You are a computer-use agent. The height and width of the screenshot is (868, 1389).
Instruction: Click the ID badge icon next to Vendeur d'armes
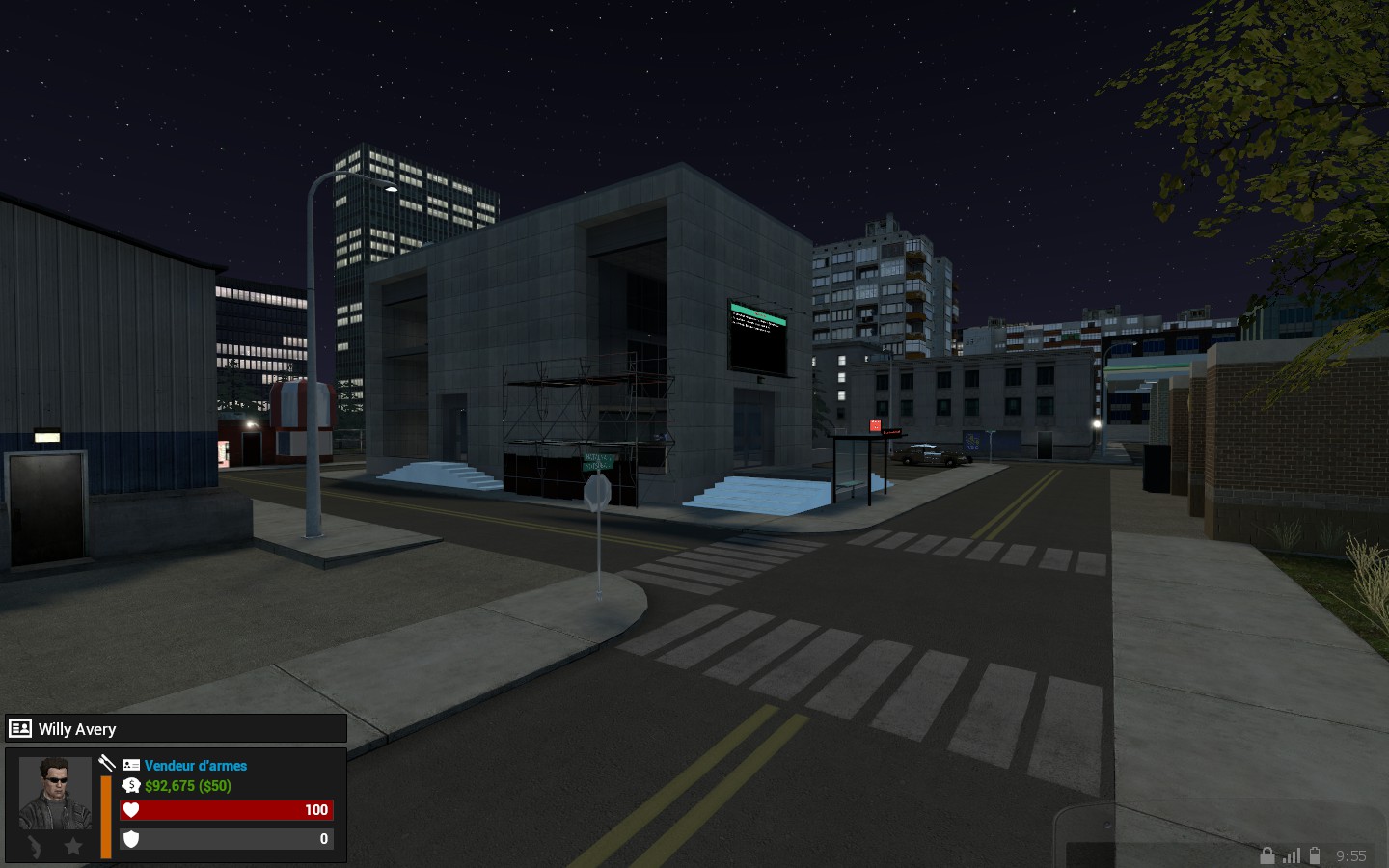[130, 765]
